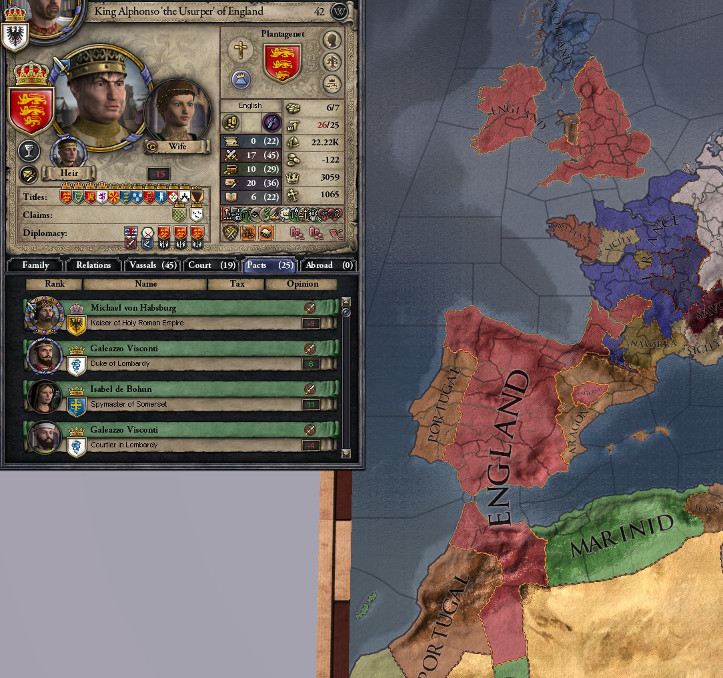Open the Relations tab
The width and height of the screenshot is (723, 678).
click(93, 265)
